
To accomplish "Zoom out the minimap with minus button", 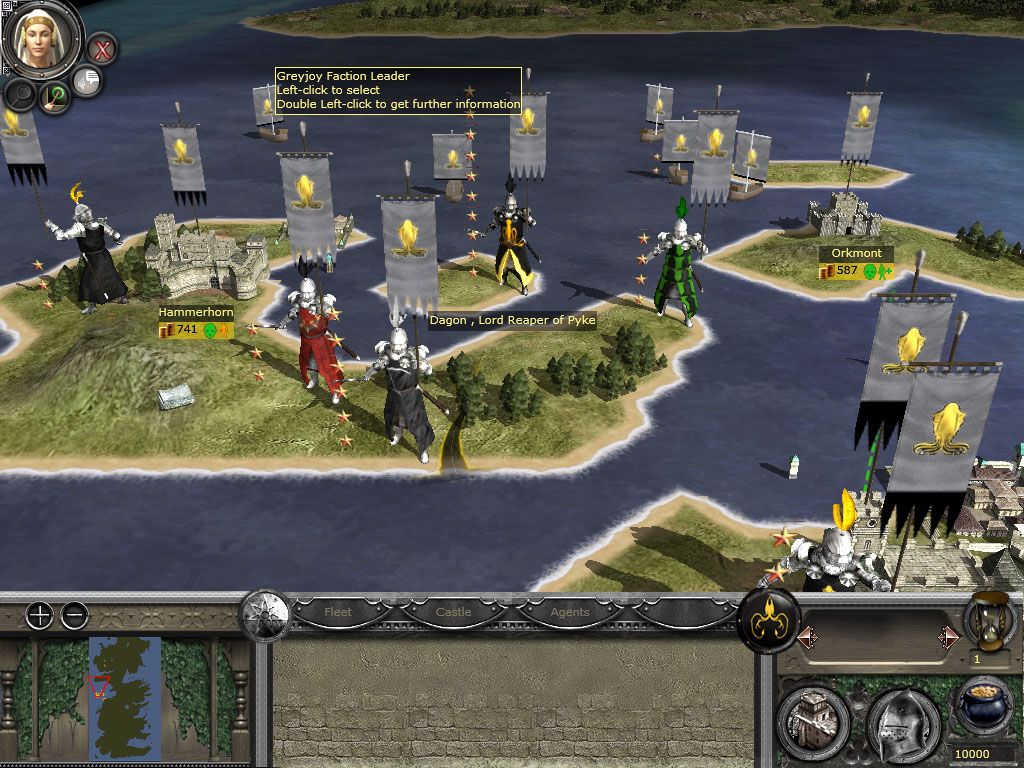I will pyautogui.click(x=74, y=616).
